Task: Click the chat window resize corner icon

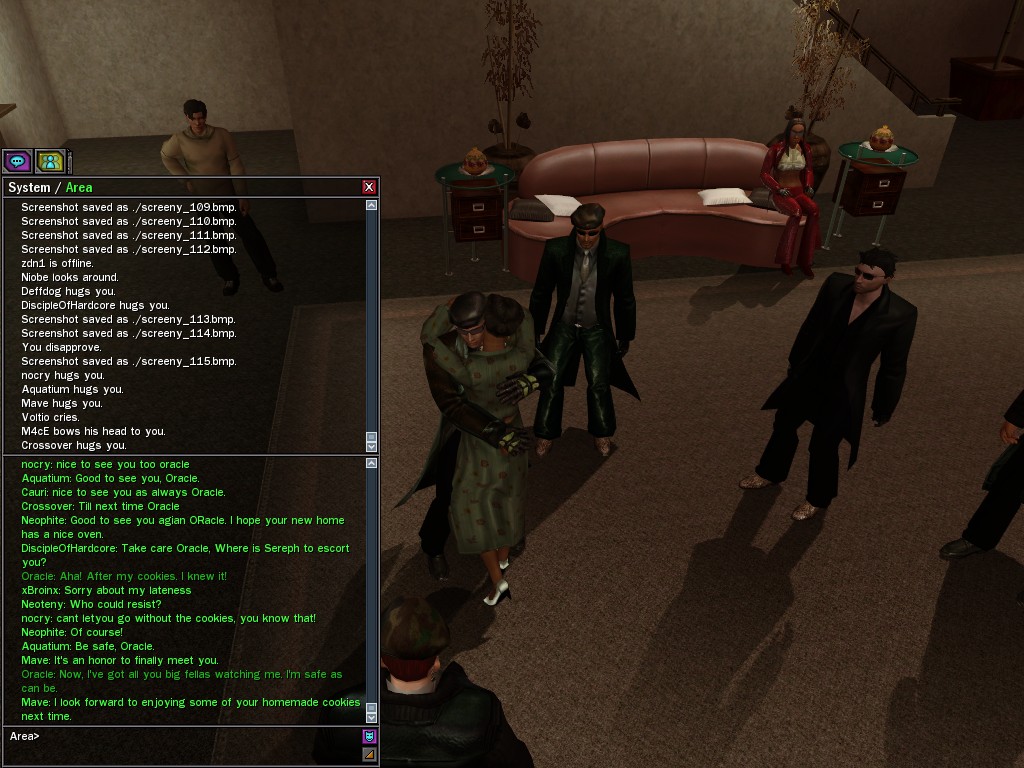Action: coord(369,754)
